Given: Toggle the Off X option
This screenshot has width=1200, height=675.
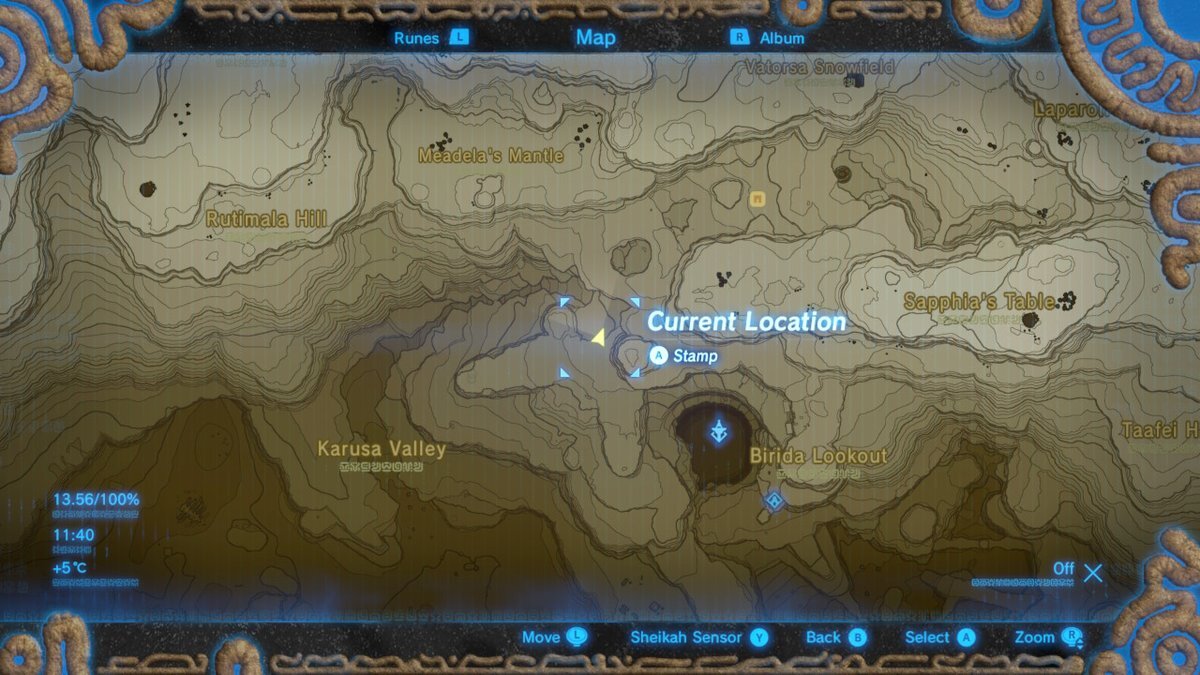Looking at the screenshot, I should (1078, 571).
